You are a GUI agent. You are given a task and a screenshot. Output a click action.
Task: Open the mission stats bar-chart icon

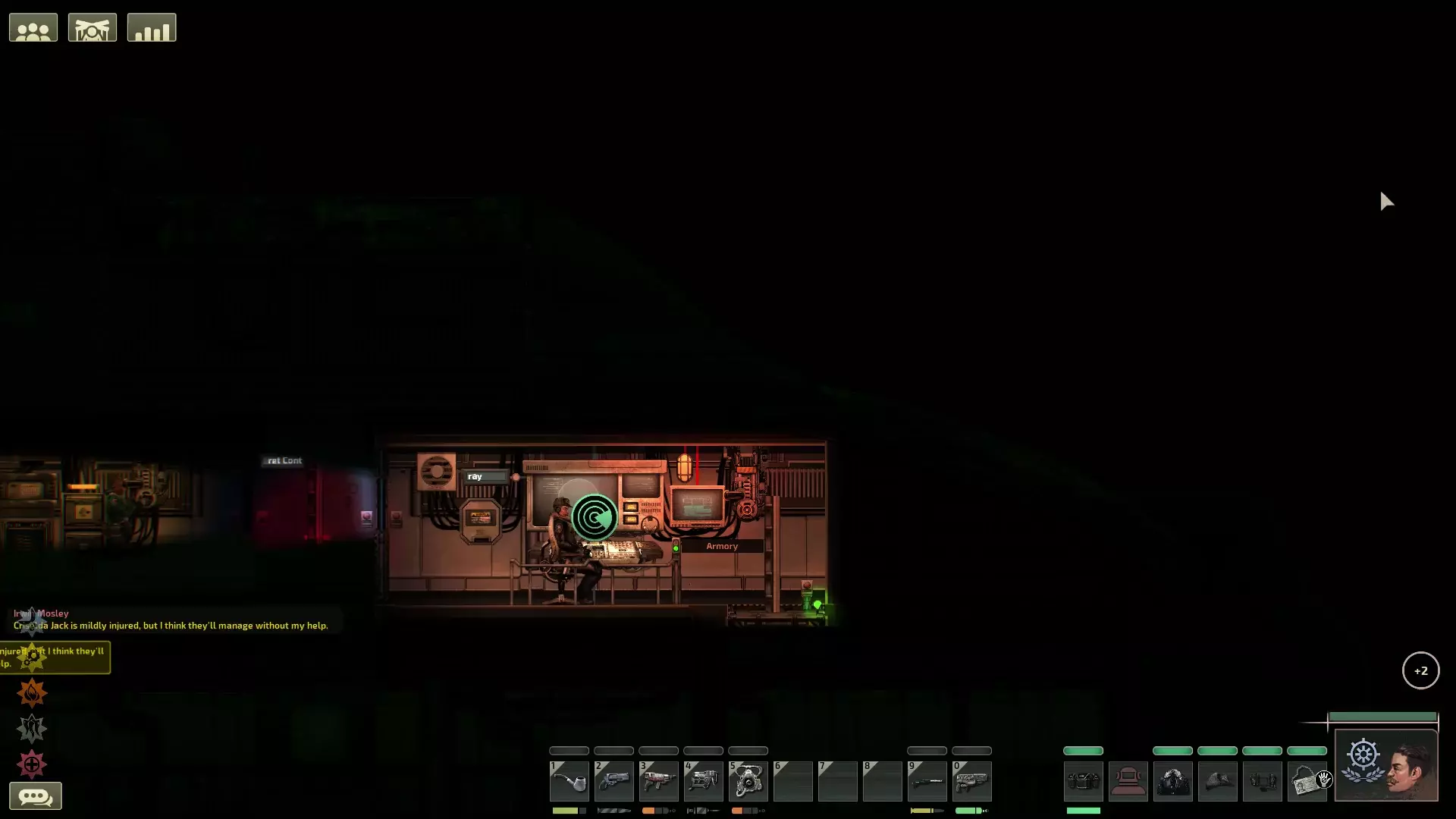tap(152, 27)
